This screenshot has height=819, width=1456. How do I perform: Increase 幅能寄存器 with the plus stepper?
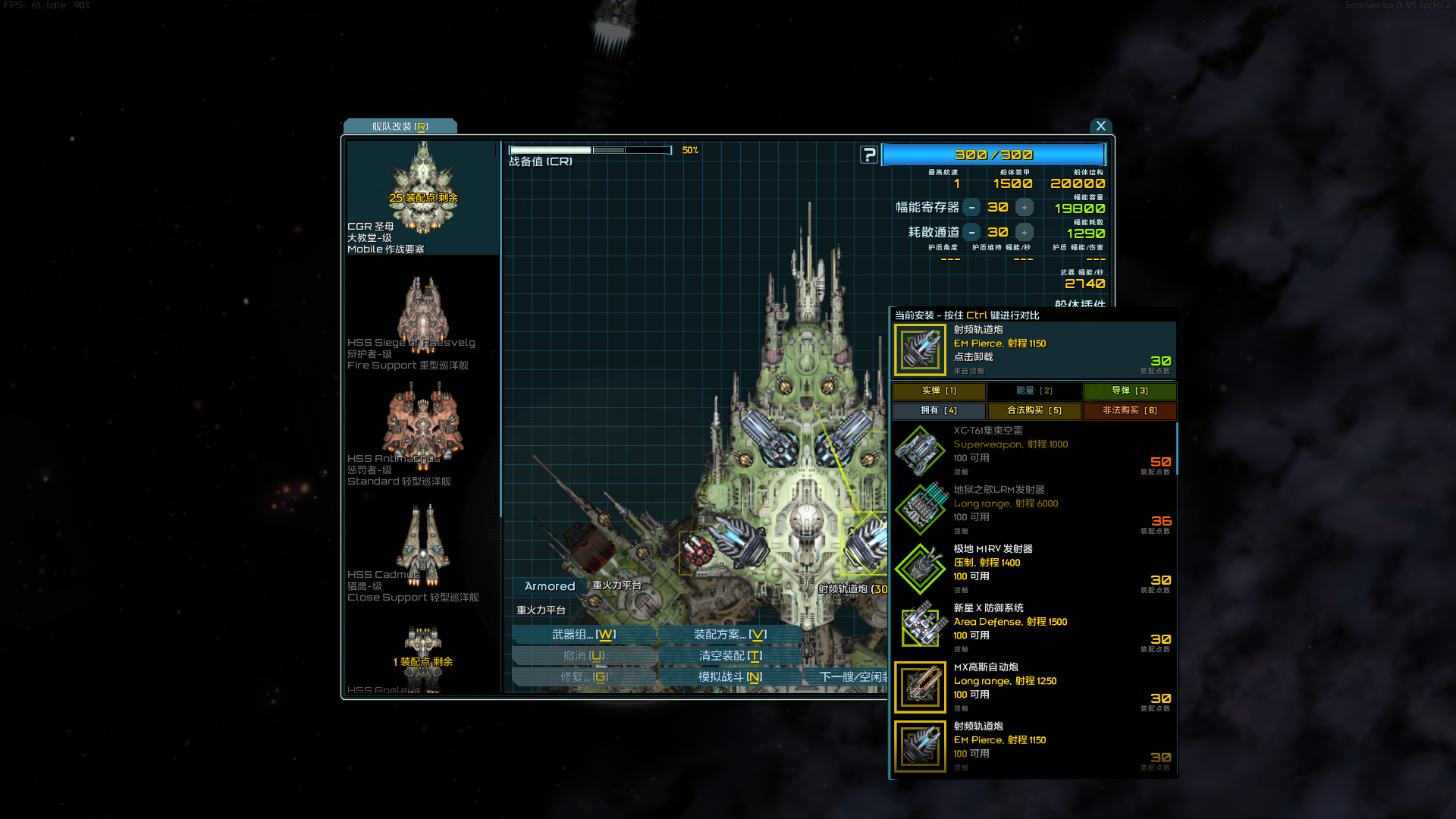click(x=1023, y=206)
